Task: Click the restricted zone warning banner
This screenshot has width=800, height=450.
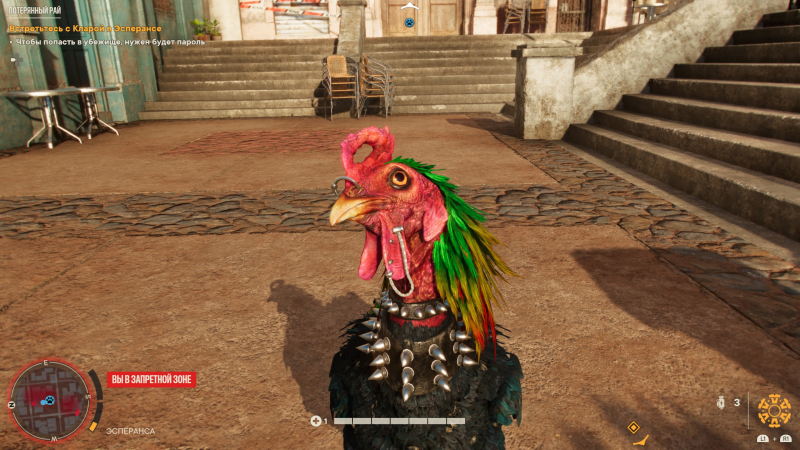Action: coord(151,380)
